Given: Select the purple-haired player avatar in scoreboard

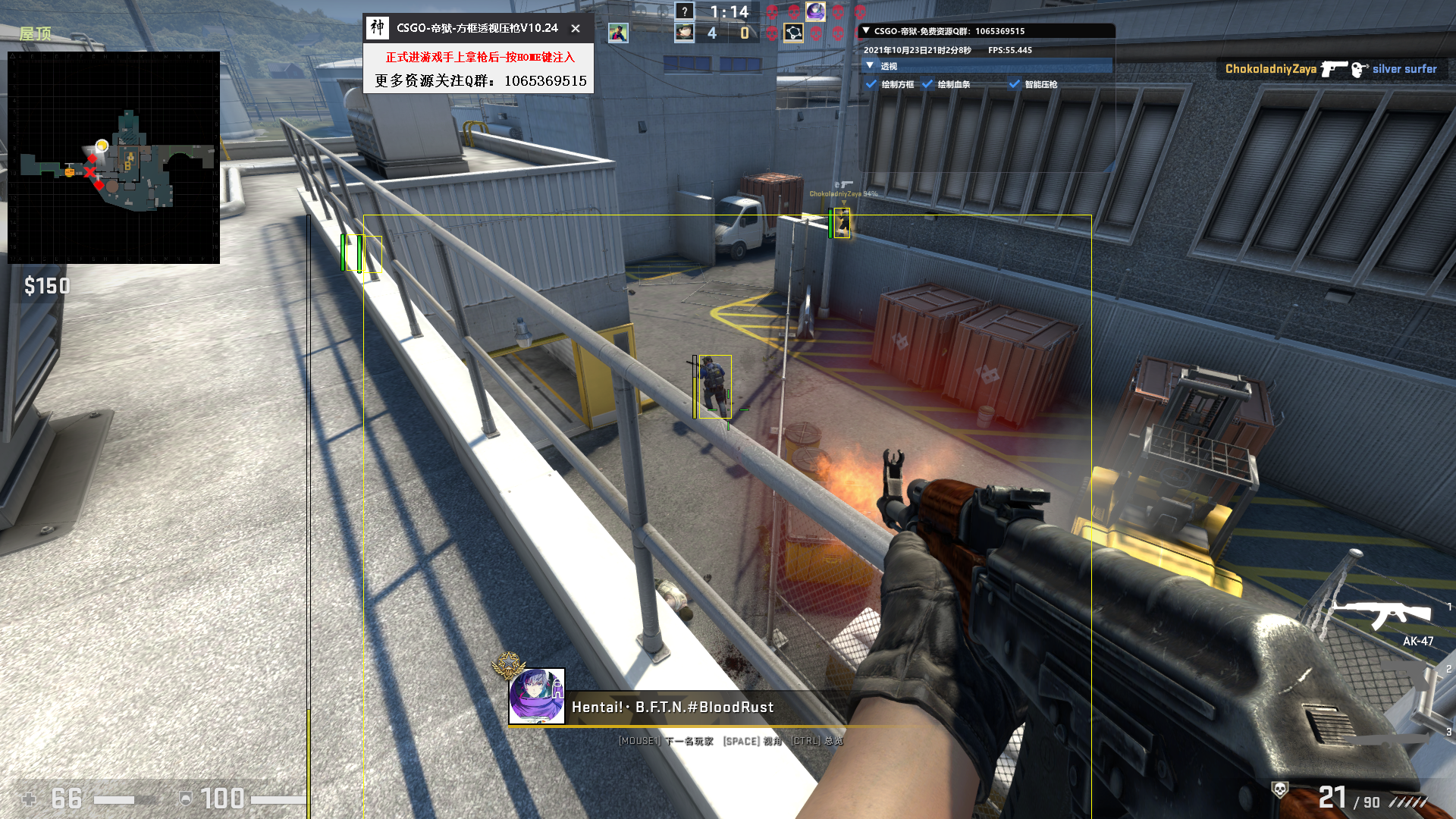Looking at the screenshot, I should (x=815, y=11).
